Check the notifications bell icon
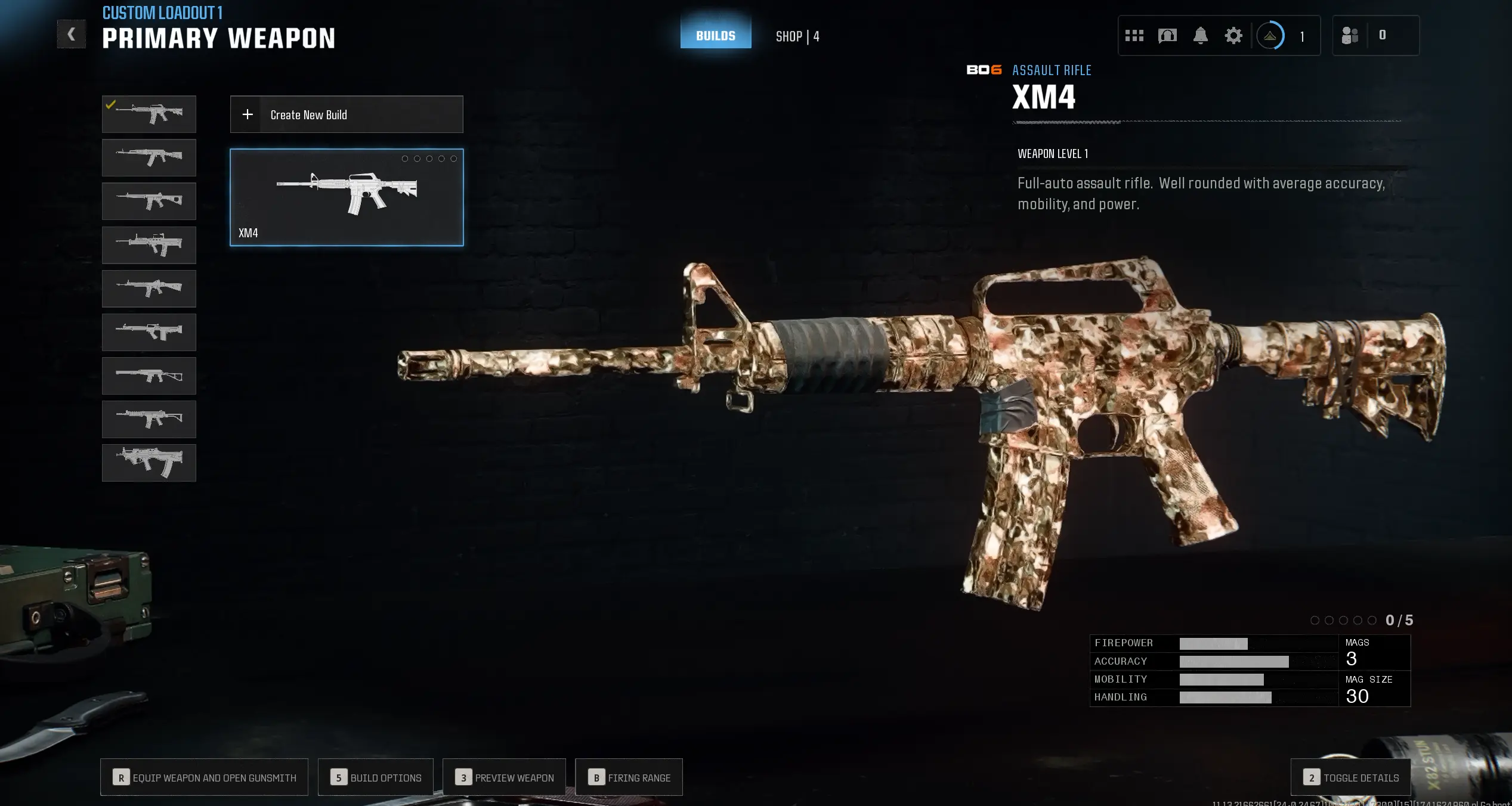The height and width of the screenshot is (806, 1512). pos(1201,35)
